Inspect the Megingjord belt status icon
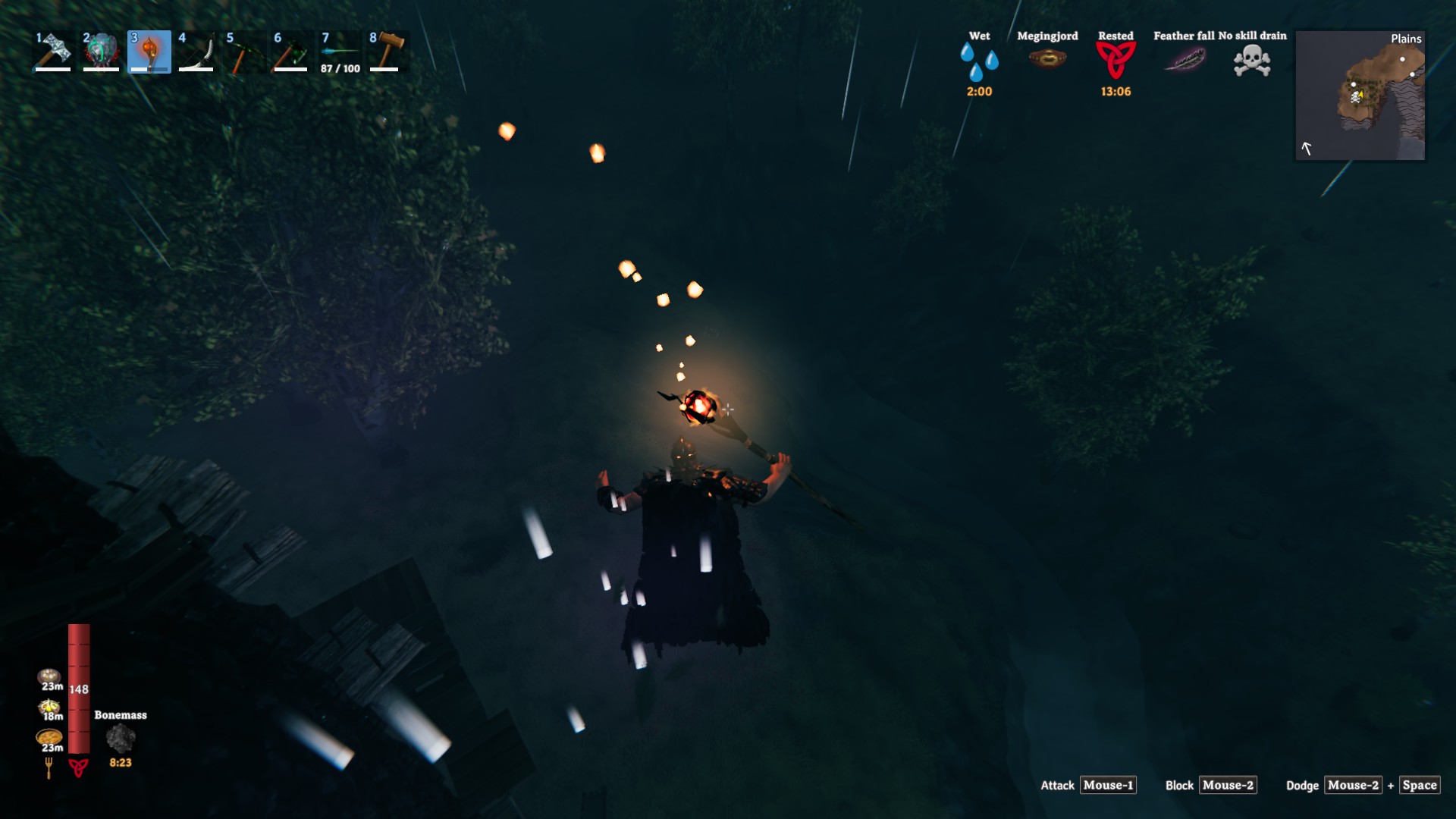Screen dimensions: 1456x819 pyautogui.click(x=1047, y=58)
